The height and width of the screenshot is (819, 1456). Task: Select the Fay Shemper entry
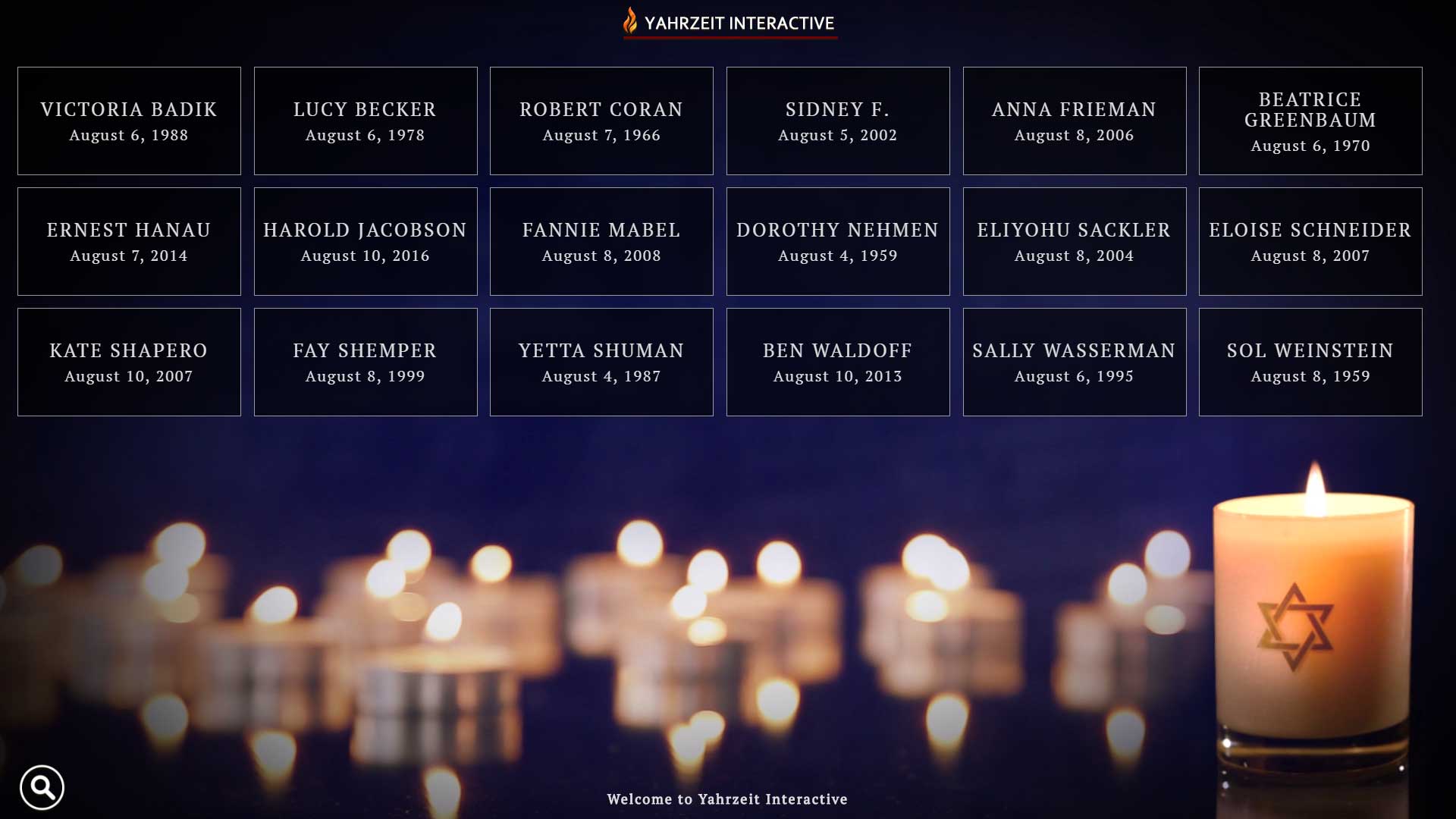point(366,362)
